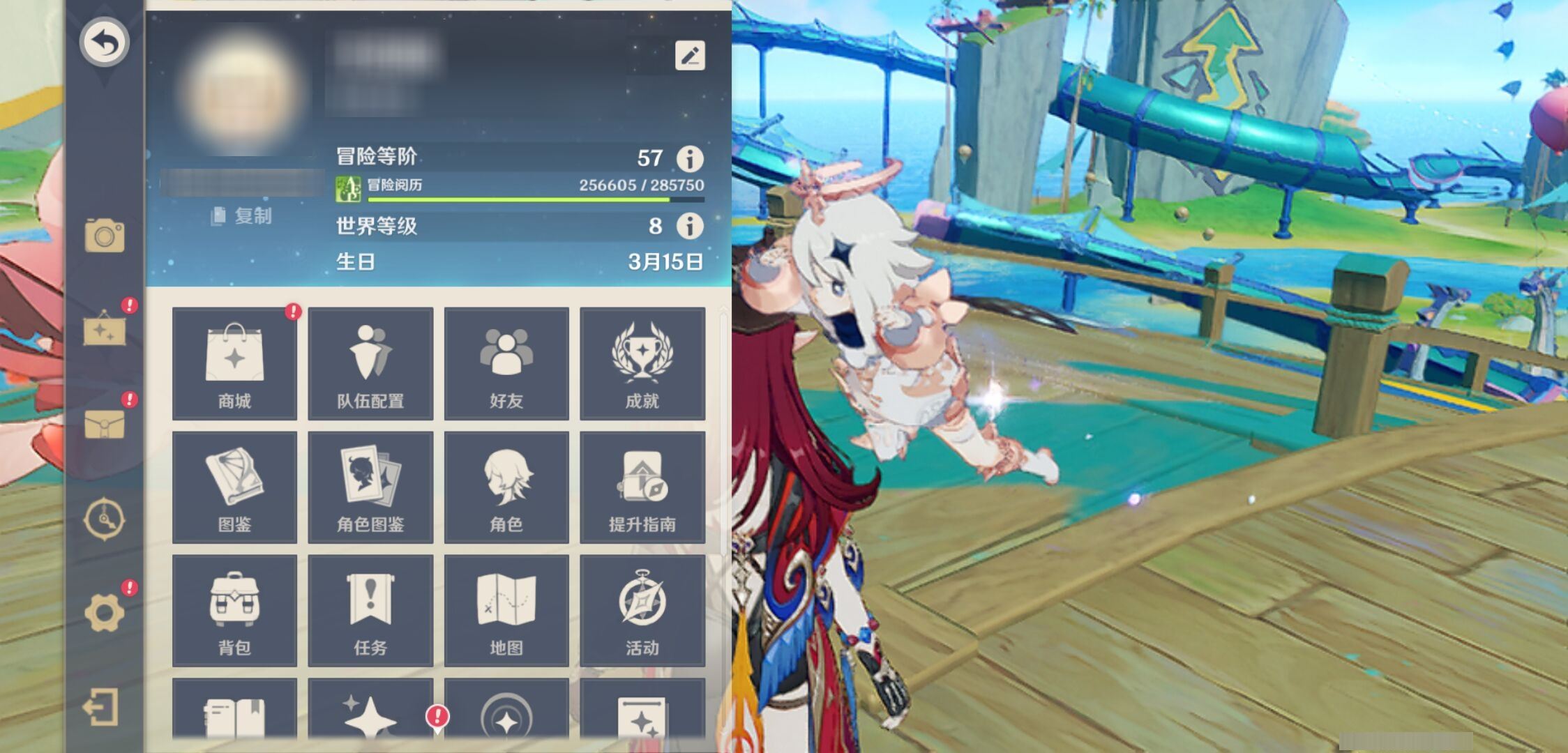Open the 任务 quests menu
Image resolution: width=1568 pixels, height=753 pixels.
point(370,610)
